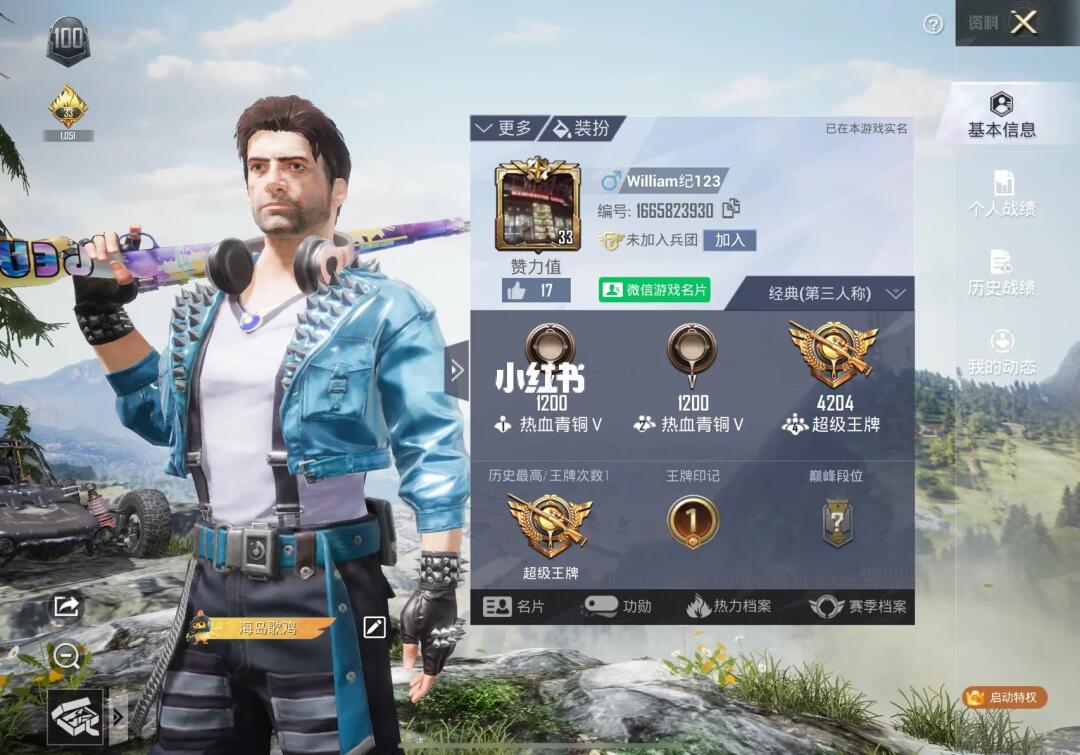1080x755 pixels.
Task: Expand the 经典(第三人称) mode dropdown
Action: click(836, 293)
